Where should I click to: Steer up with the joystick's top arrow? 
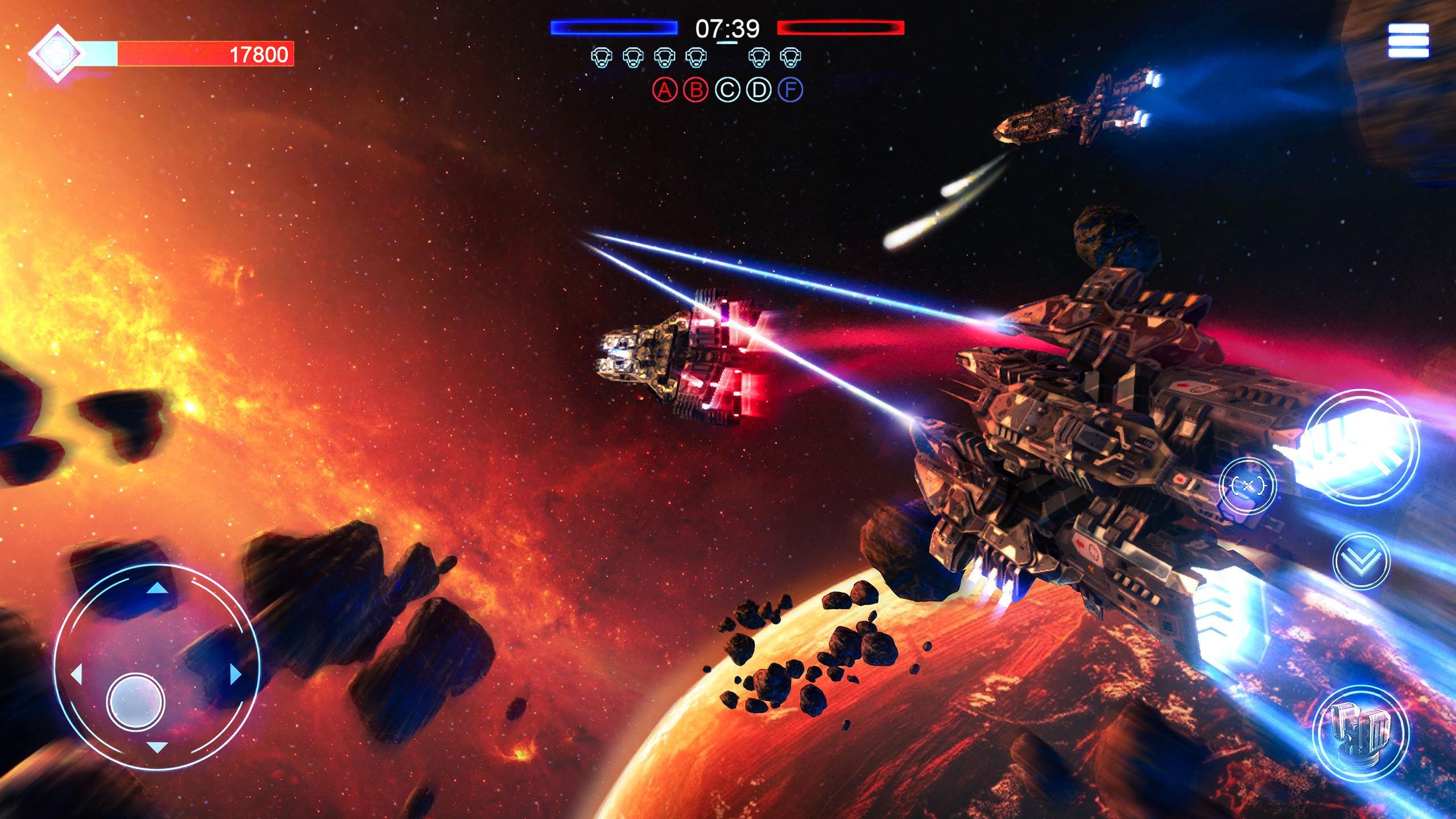click(x=157, y=589)
